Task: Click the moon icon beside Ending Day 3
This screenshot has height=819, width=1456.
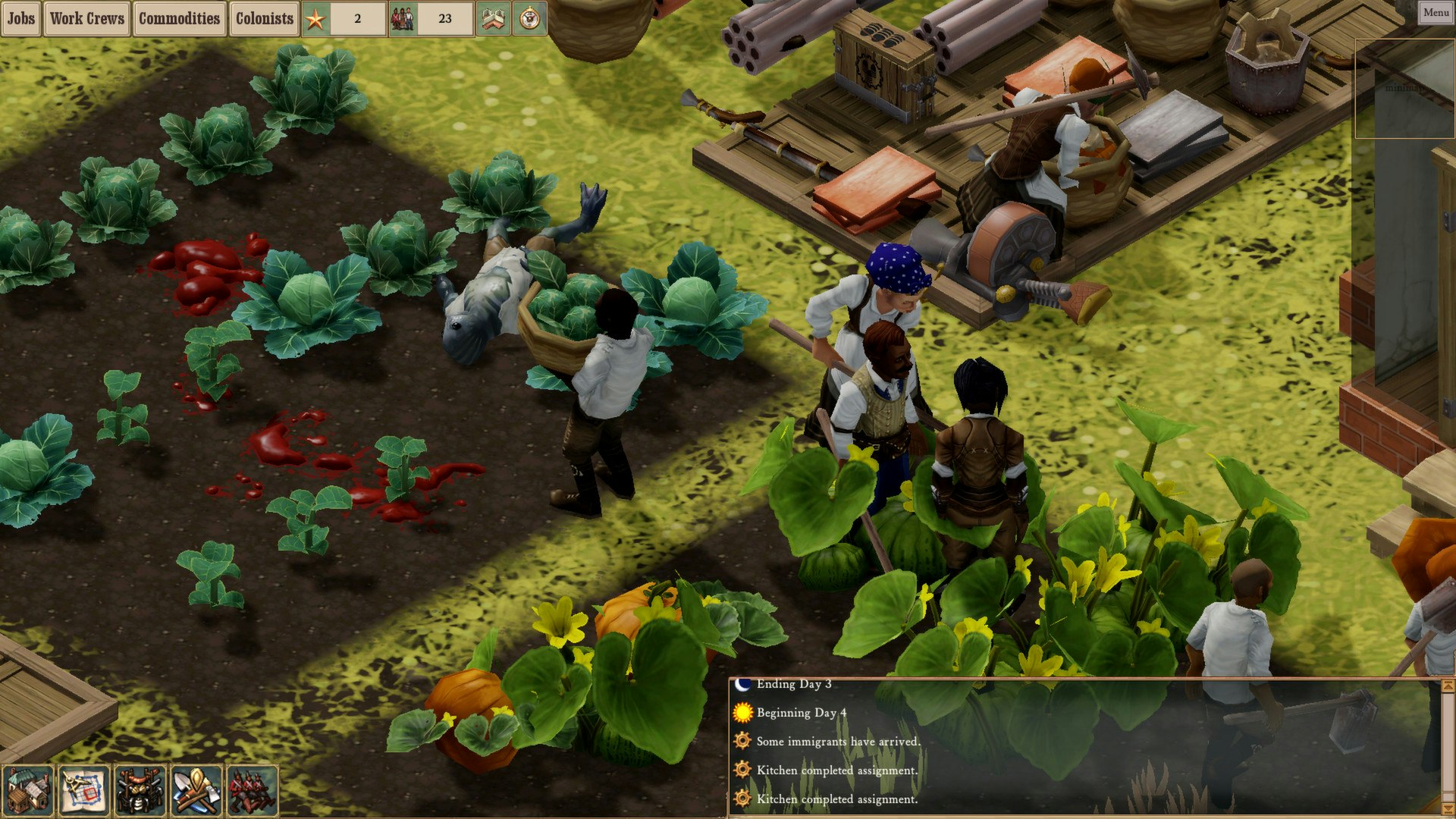Action: coord(742,685)
